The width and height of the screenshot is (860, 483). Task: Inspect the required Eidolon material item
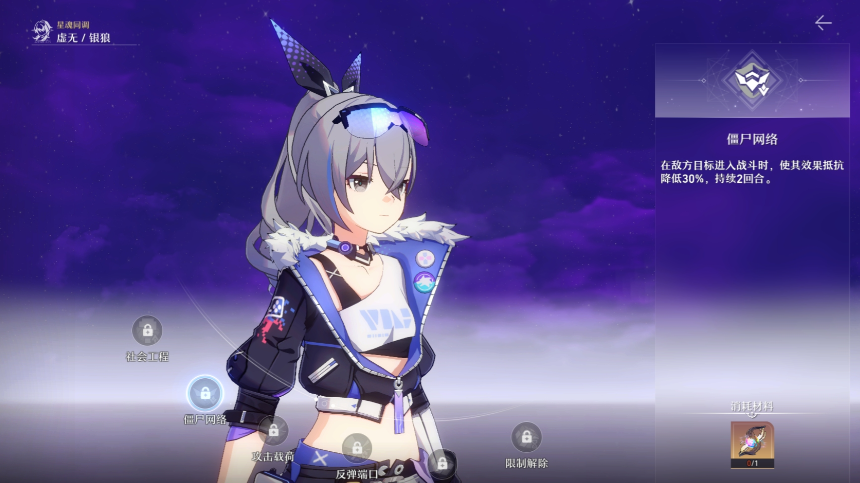[x=752, y=443]
